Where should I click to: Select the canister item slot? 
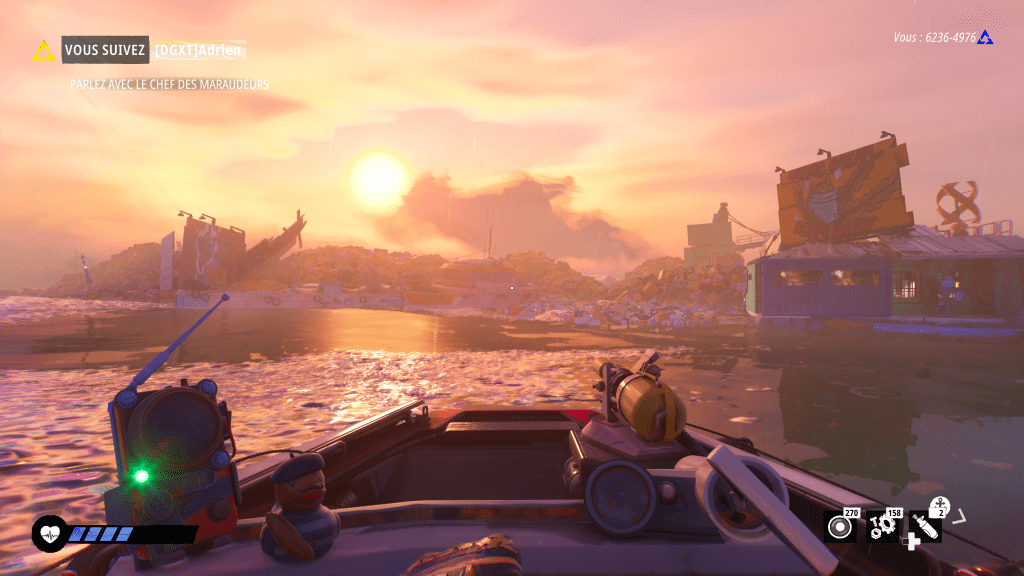(925, 527)
